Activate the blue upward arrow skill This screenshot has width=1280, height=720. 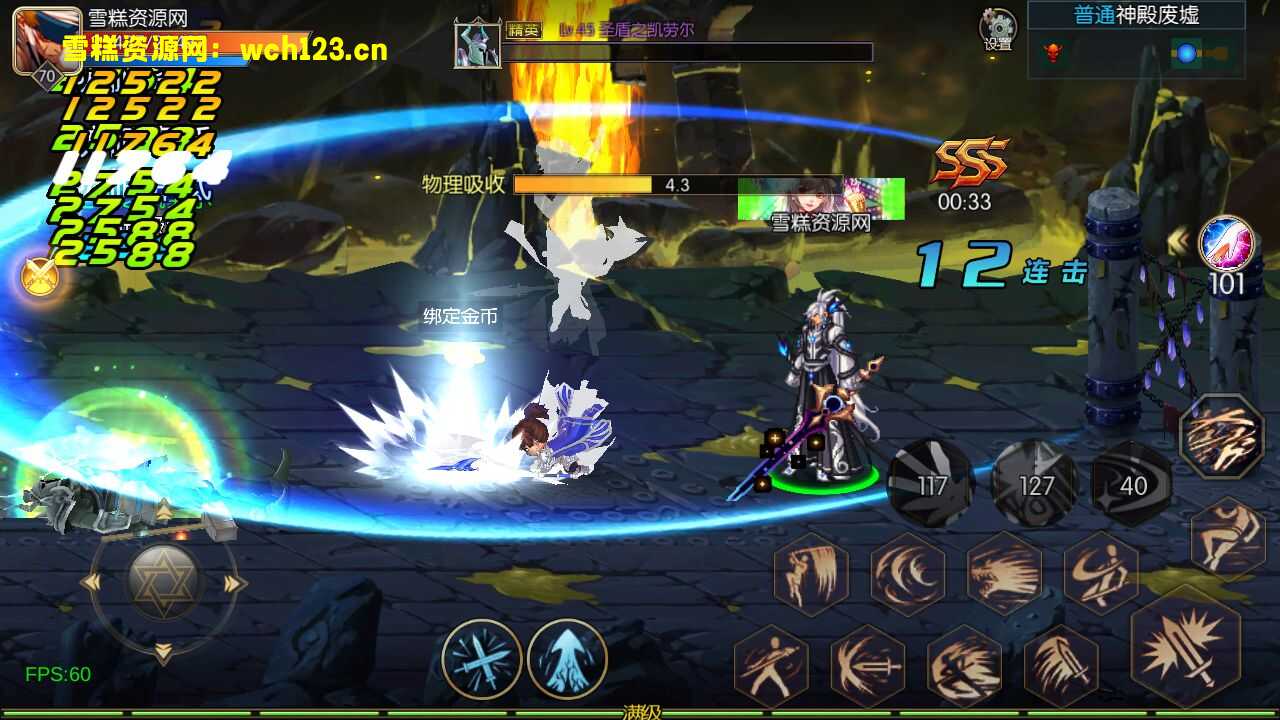pyautogui.click(x=567, y=658)
